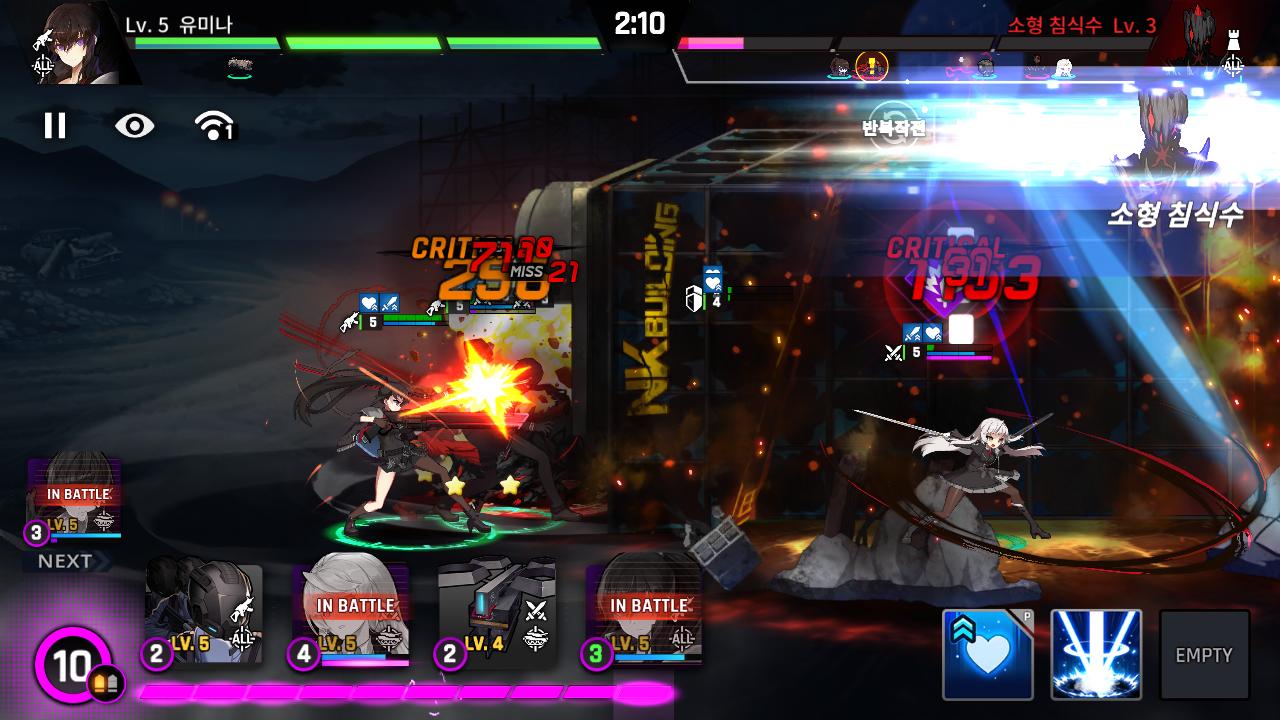Pause the battle

pos(55,125)
